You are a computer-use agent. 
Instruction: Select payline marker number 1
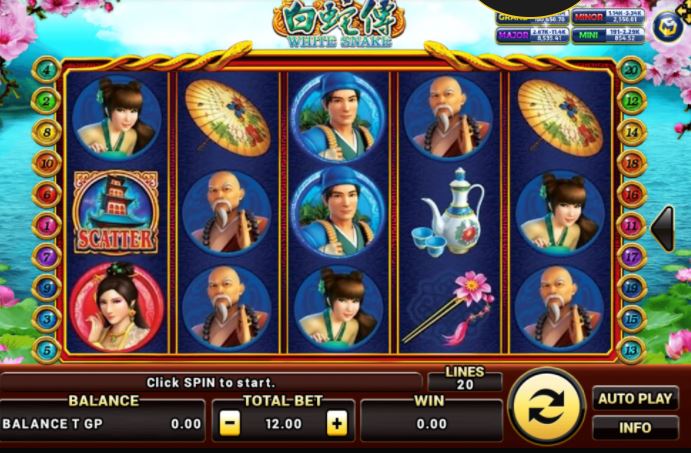(x=46, y=225)
